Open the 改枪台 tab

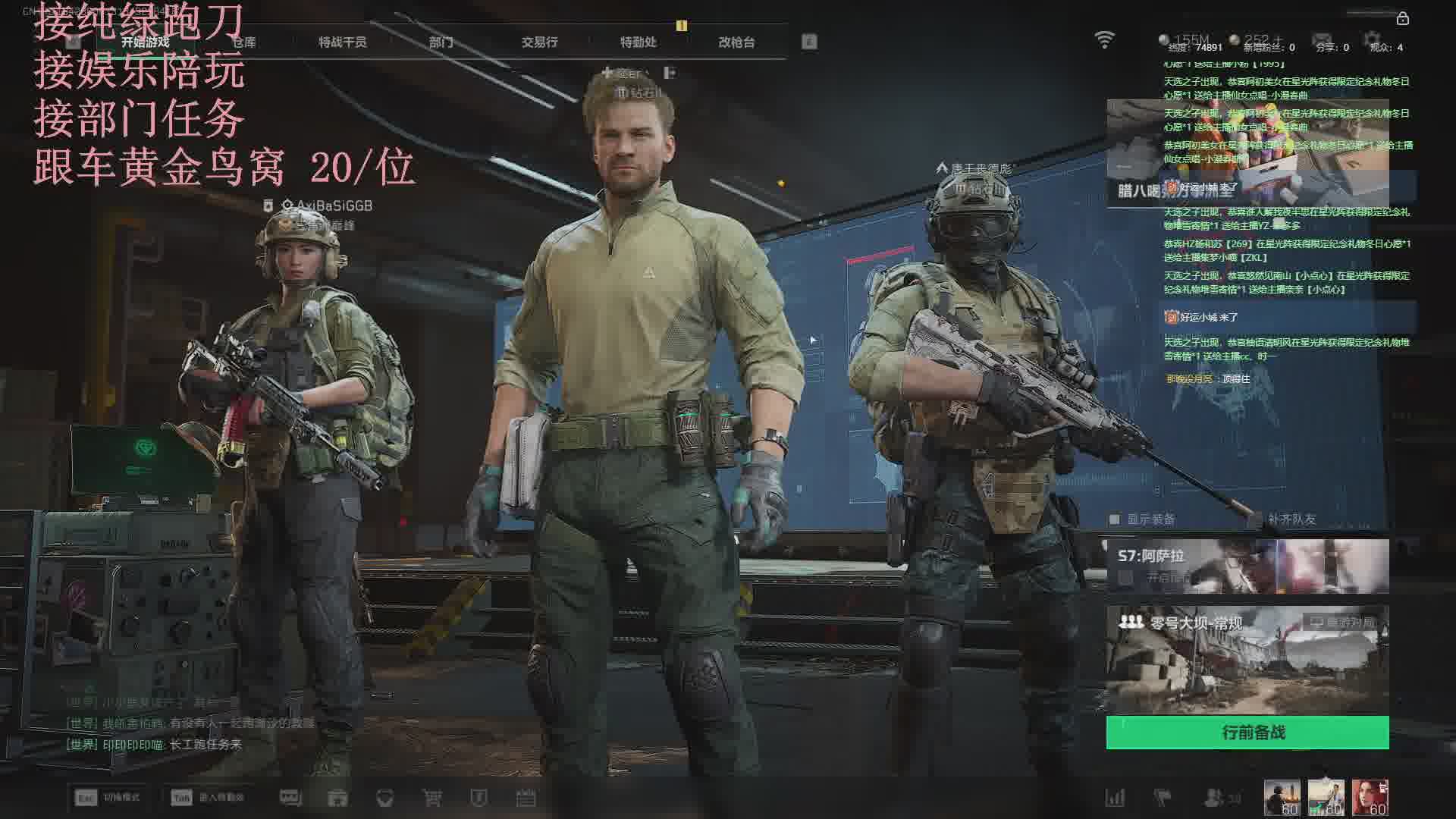click(736, 42)
